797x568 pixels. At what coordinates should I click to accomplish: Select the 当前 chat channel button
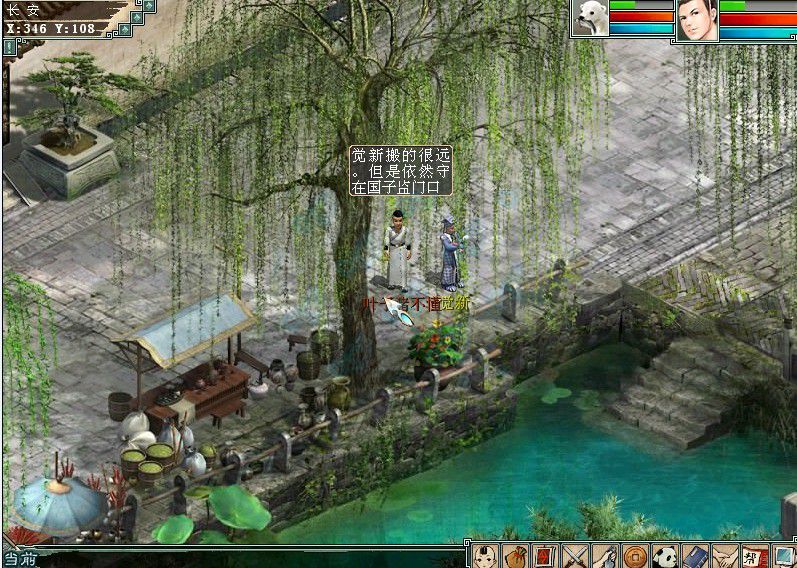click(x=20, y=560)
